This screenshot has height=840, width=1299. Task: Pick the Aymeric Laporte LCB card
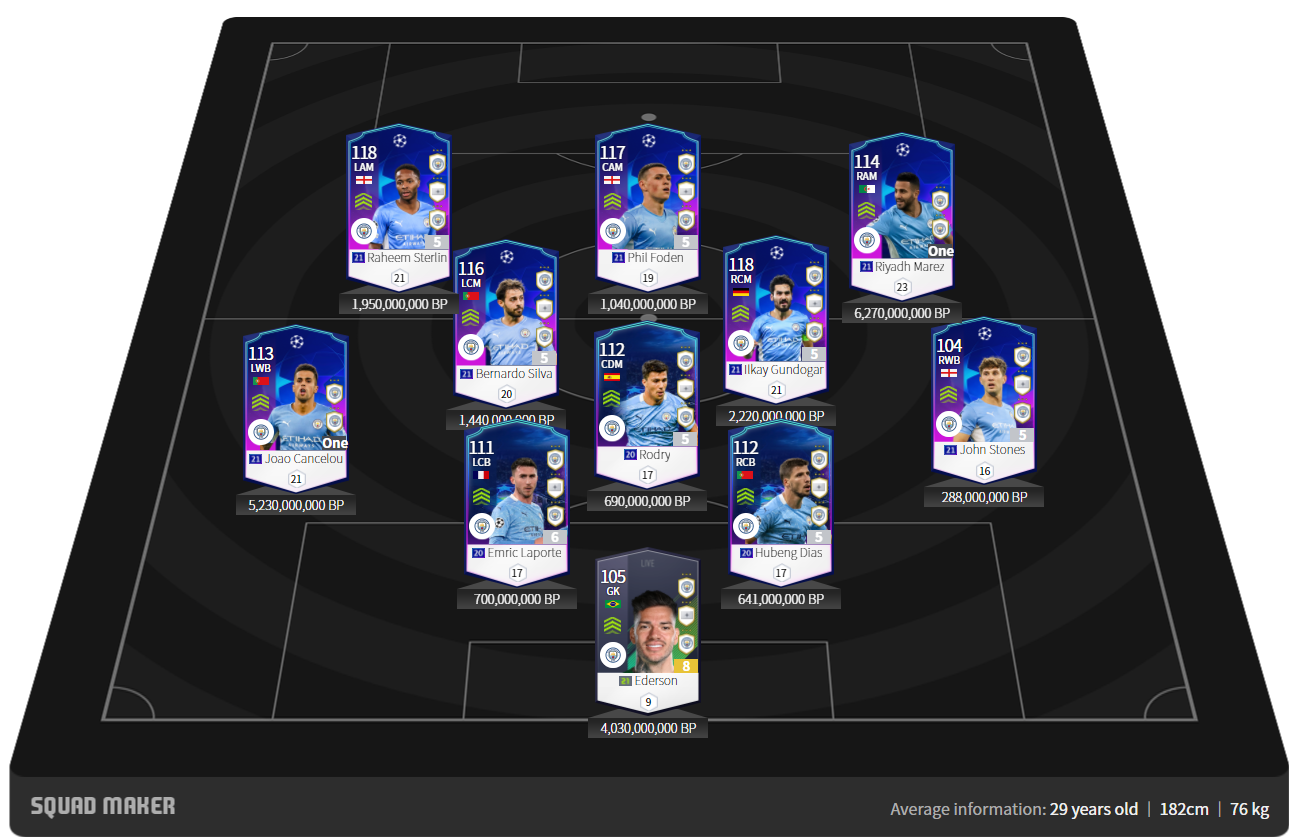point(517,496)
